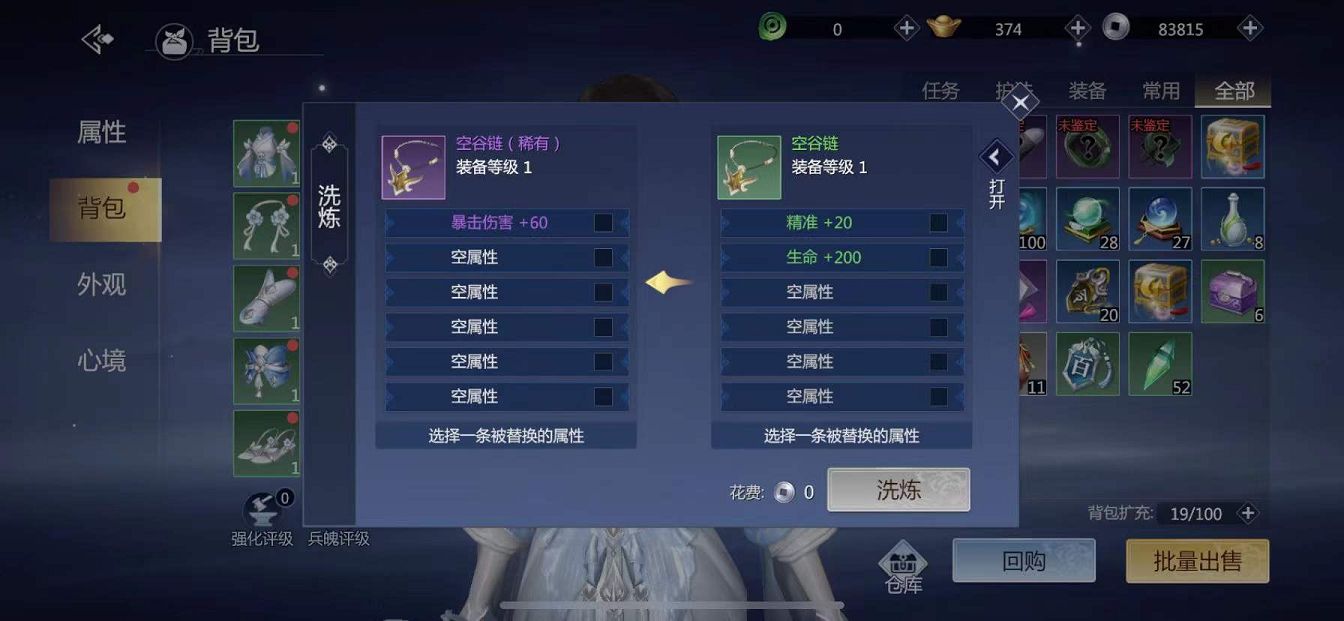Expand the 打开 side arrow panel
The image size is (1344, 621).
(x=995, y=157)
